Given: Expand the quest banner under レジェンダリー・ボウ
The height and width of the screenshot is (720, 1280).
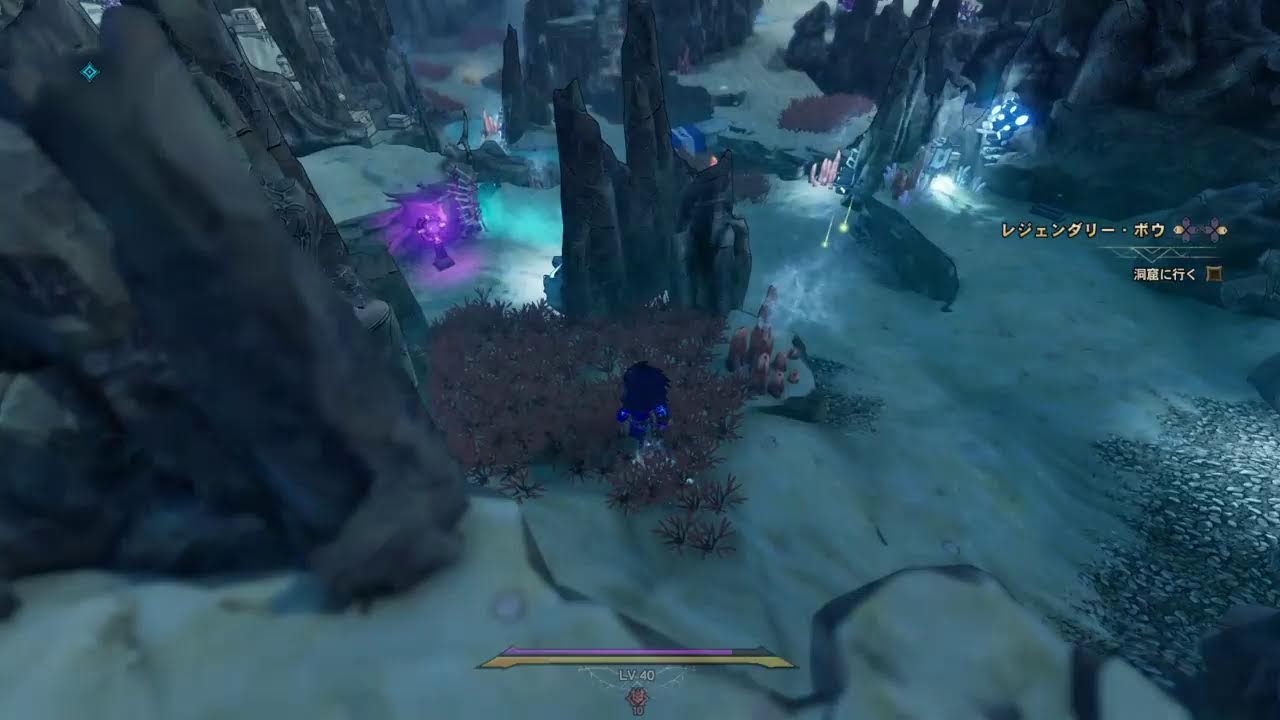Looking at the screenshot, I should 1150,253.
